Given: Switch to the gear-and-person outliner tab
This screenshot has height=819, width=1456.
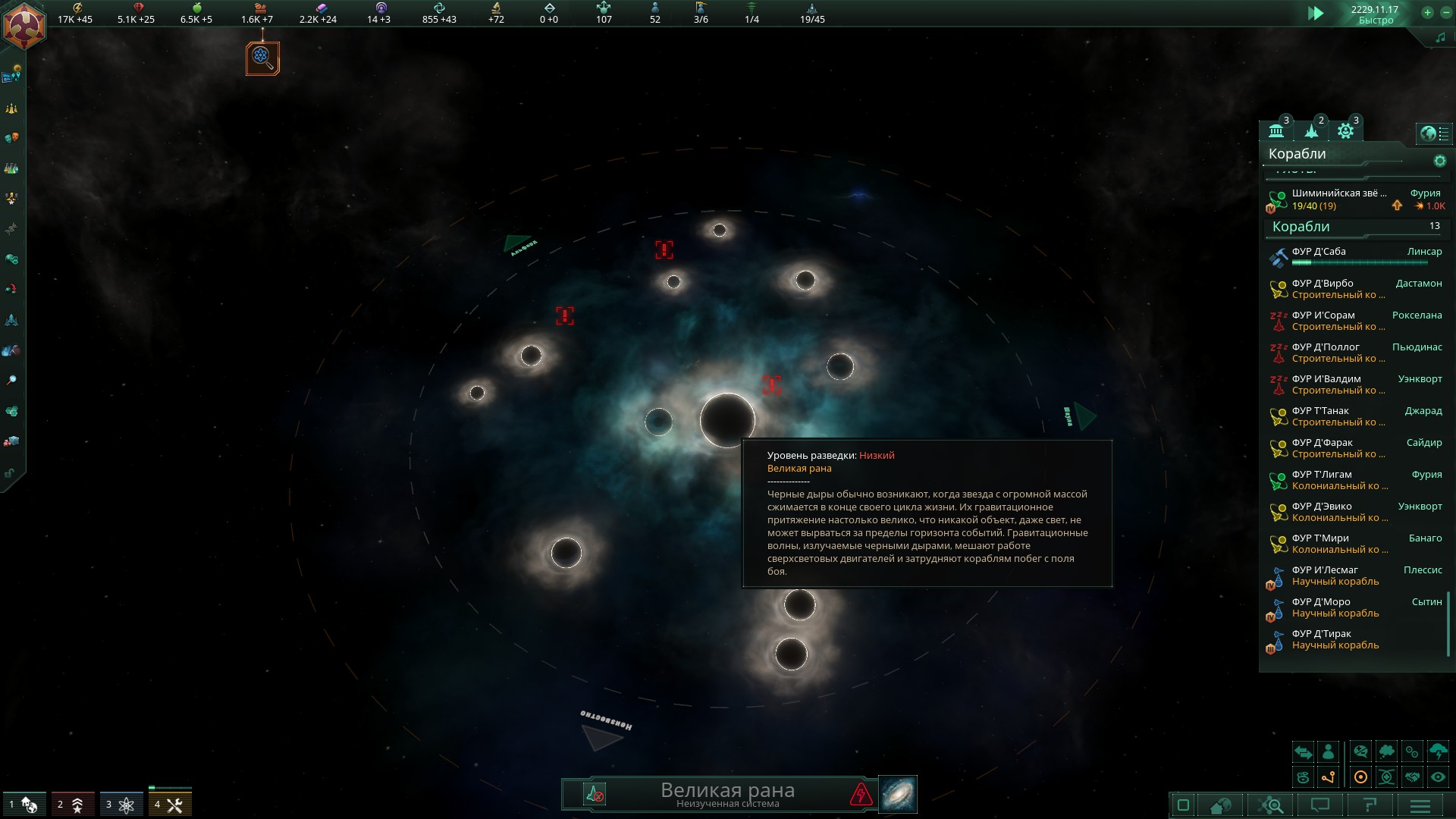Looking at the screenshot, I should click(1346, 131).
